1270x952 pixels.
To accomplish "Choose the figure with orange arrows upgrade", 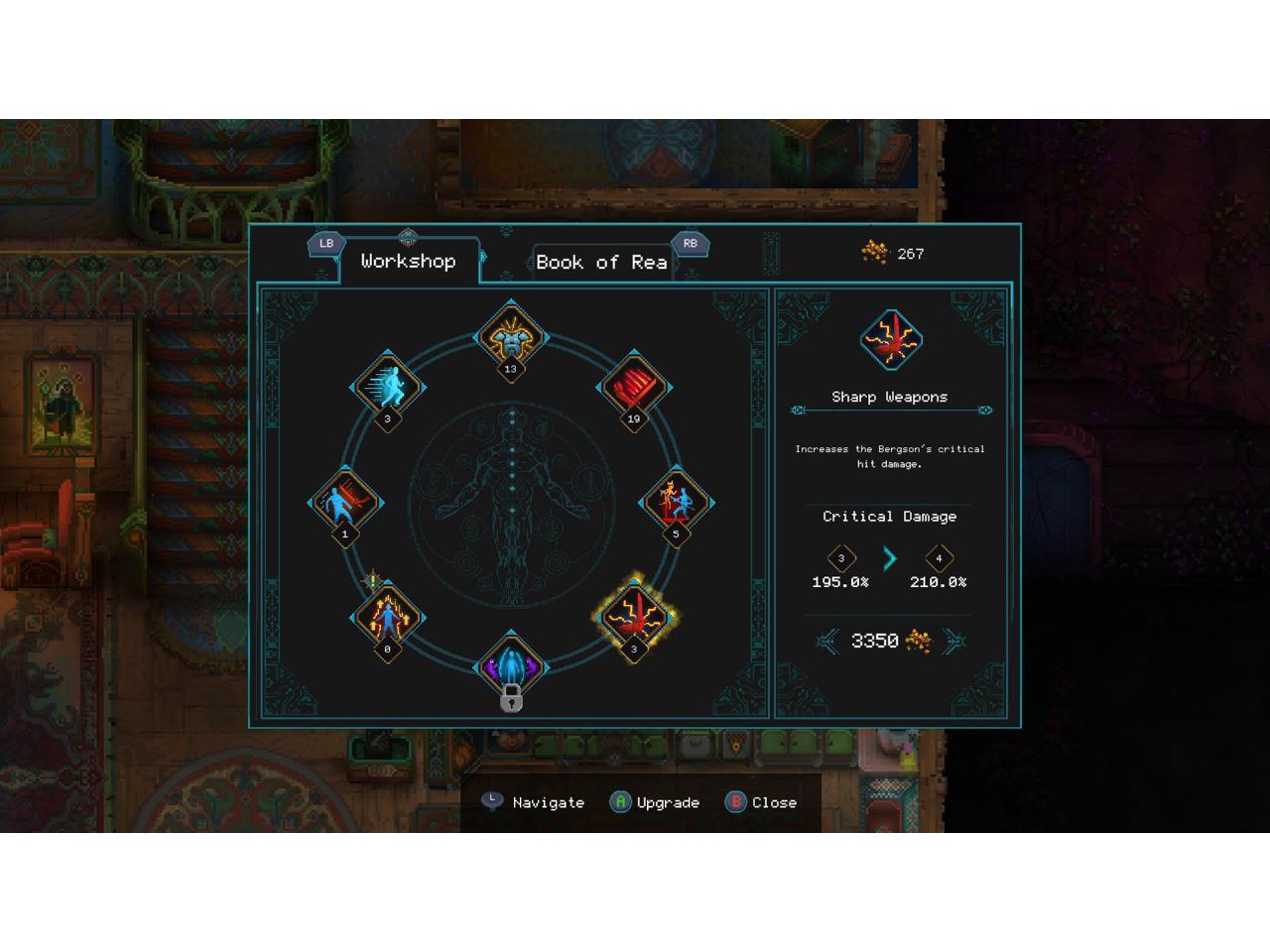I will coord(387,617).
